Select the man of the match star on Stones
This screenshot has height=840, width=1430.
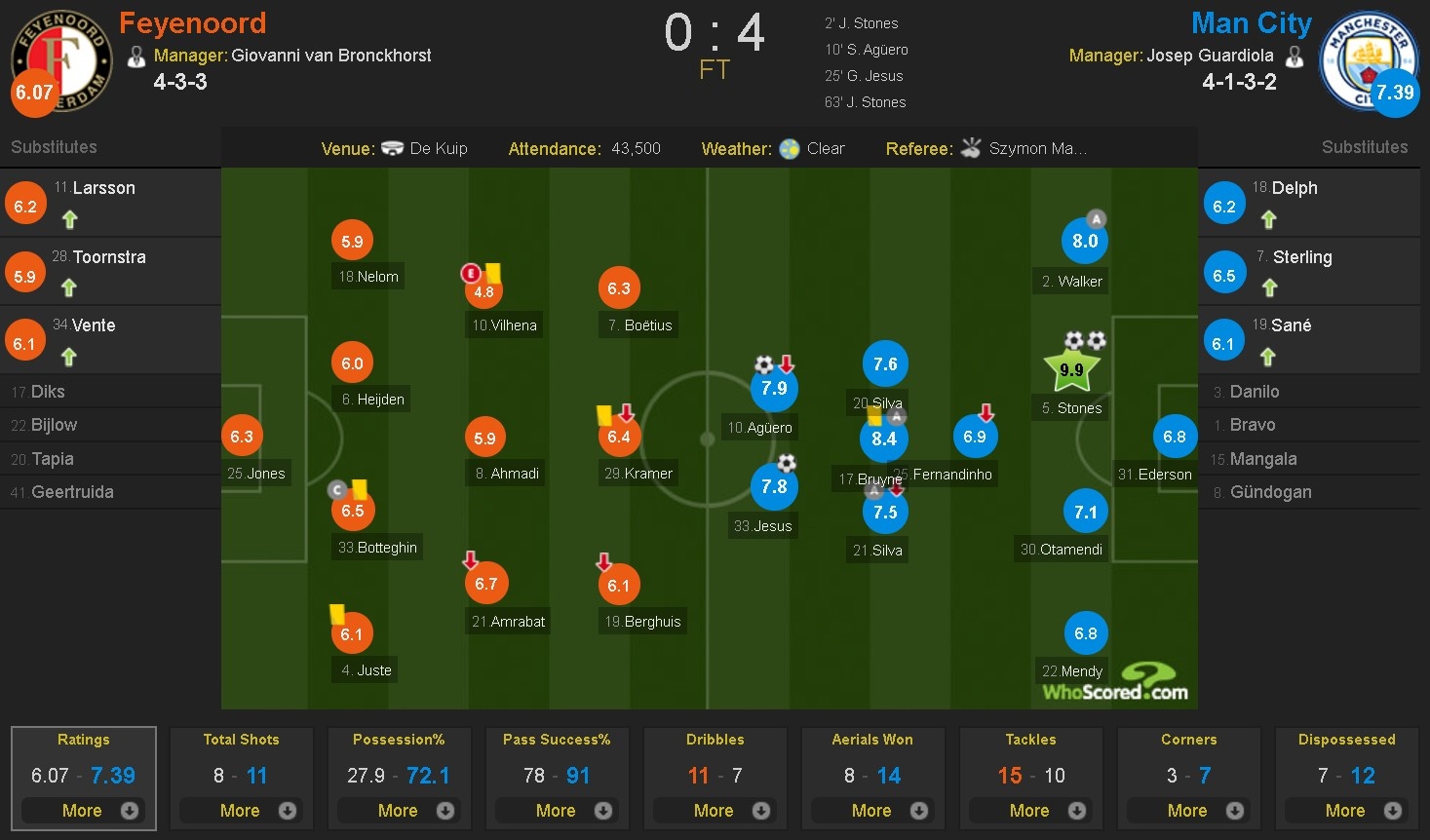pyautogui.click(x=1071, y=368)
